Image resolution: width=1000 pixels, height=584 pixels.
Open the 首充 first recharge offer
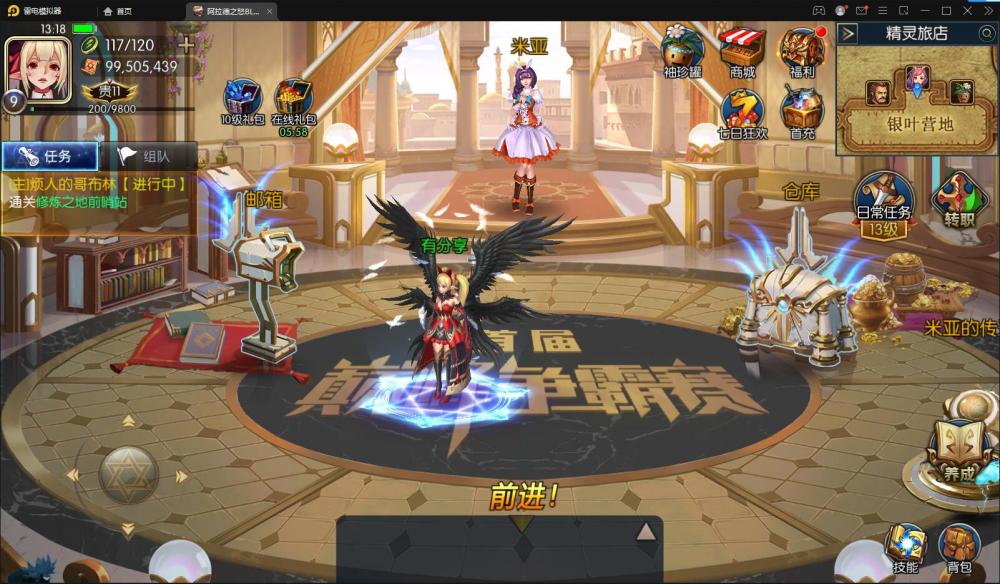point(802,112)
